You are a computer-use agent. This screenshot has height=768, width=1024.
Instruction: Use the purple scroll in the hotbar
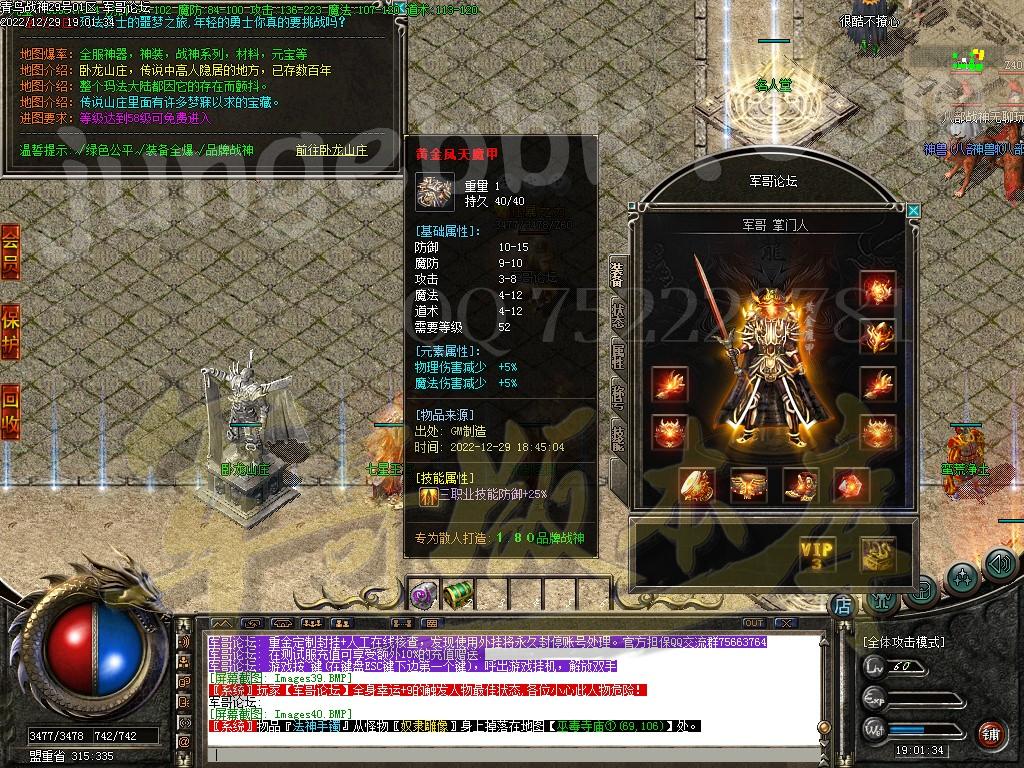423,595
